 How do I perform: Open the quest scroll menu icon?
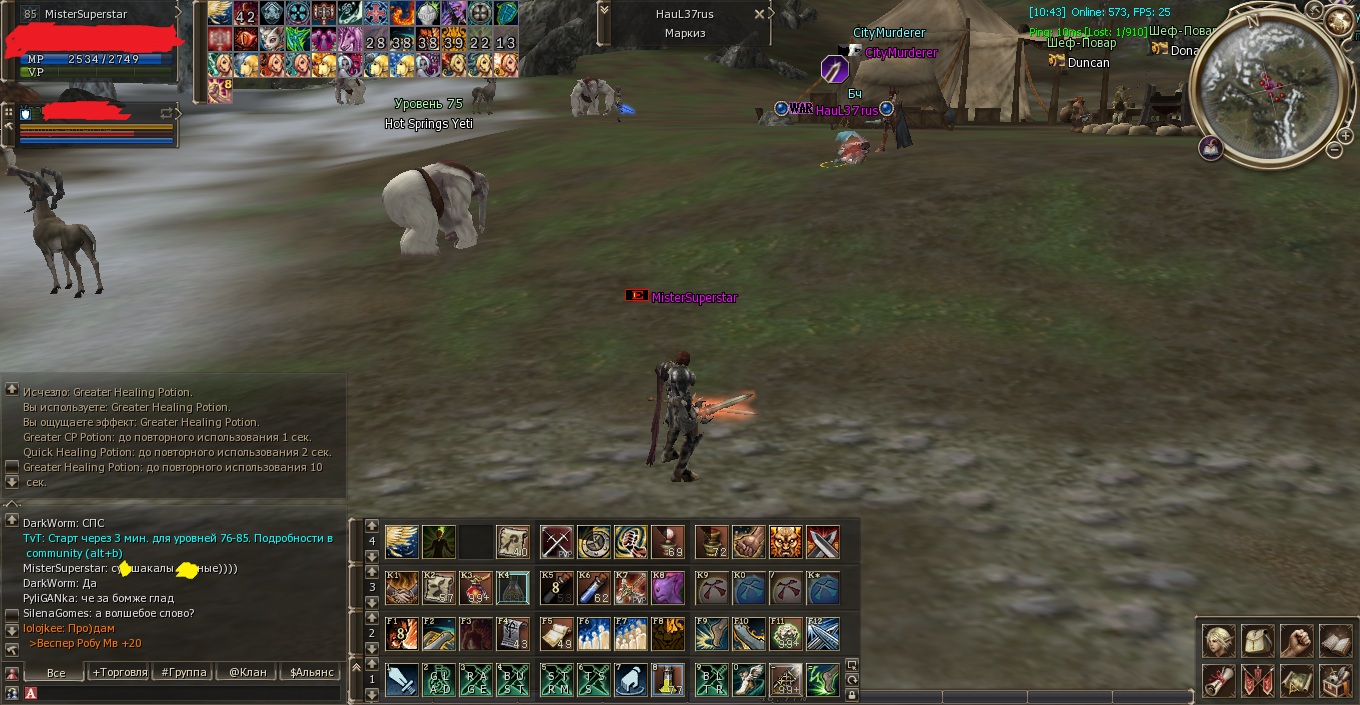click(x=1218, y=680)
